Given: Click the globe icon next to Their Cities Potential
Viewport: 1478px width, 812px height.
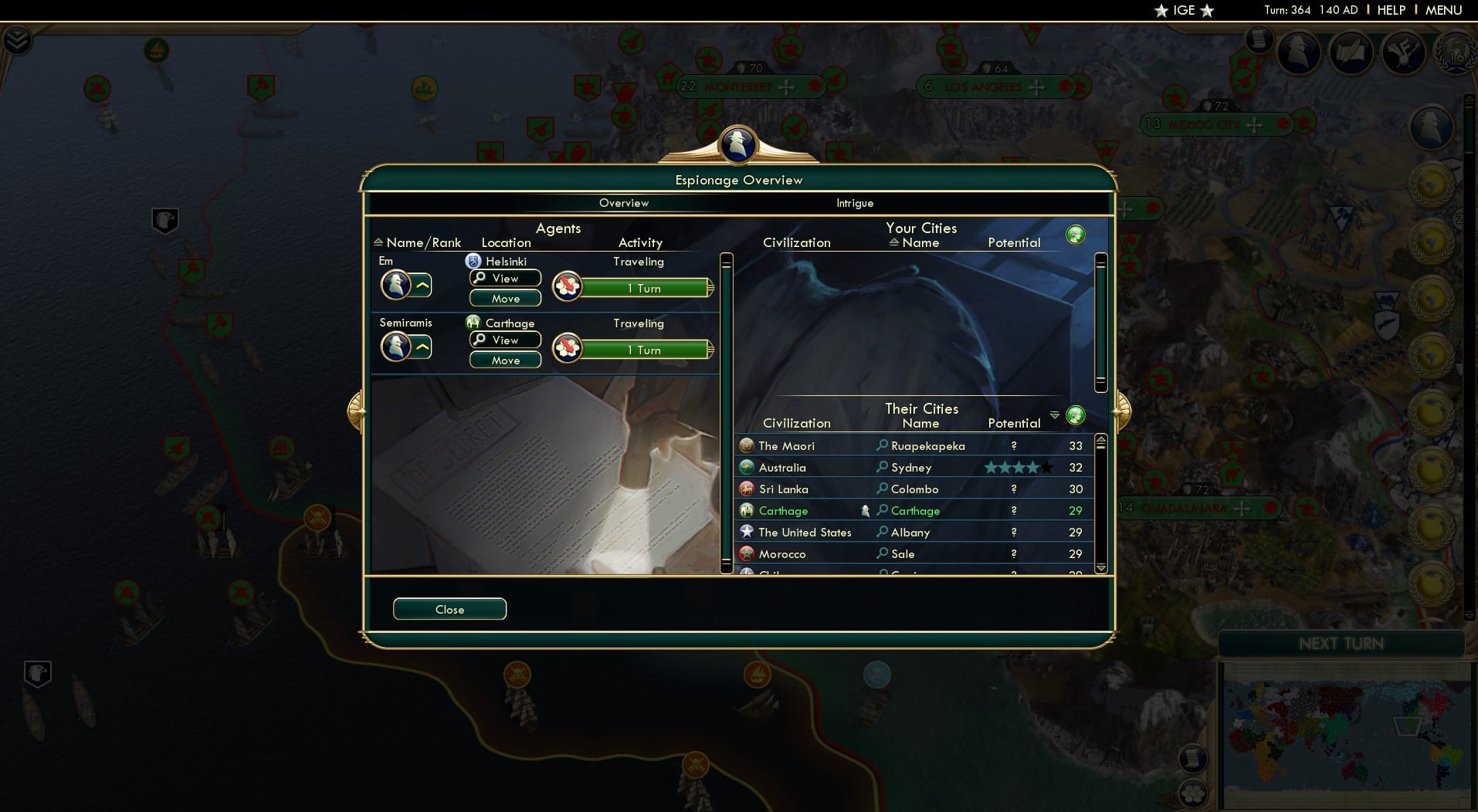Looking at the screenshot, I should 1078,415.
